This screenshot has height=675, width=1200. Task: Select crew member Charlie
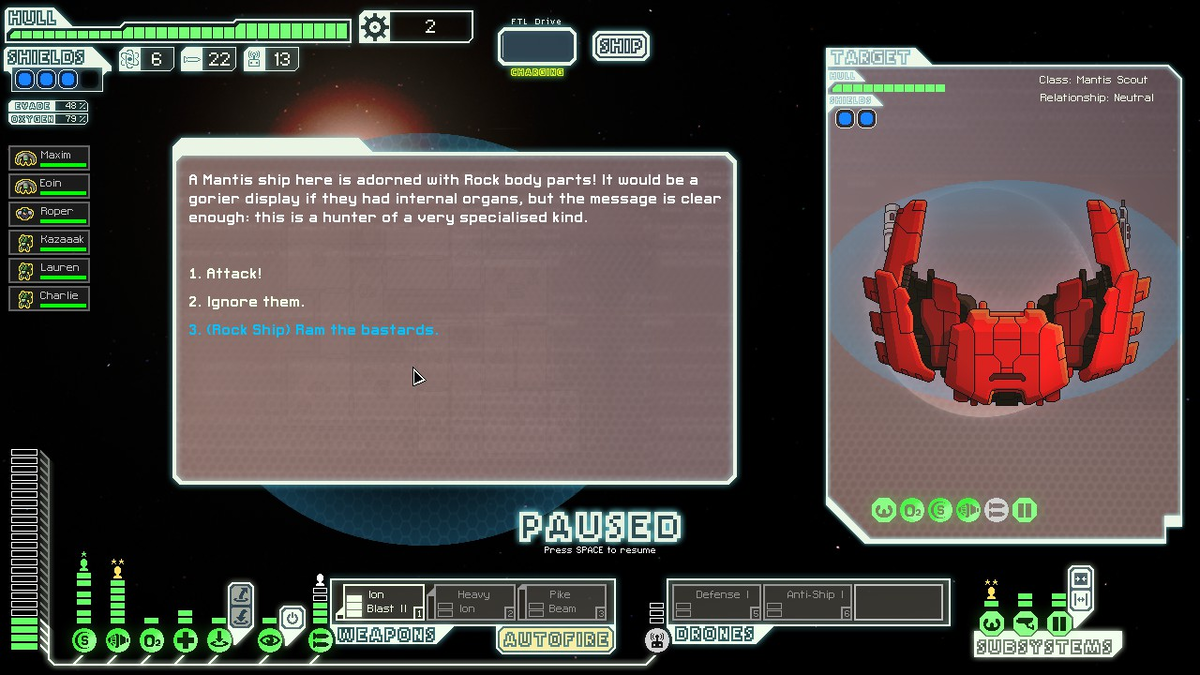pyautogui.click(x=50, y=297)
